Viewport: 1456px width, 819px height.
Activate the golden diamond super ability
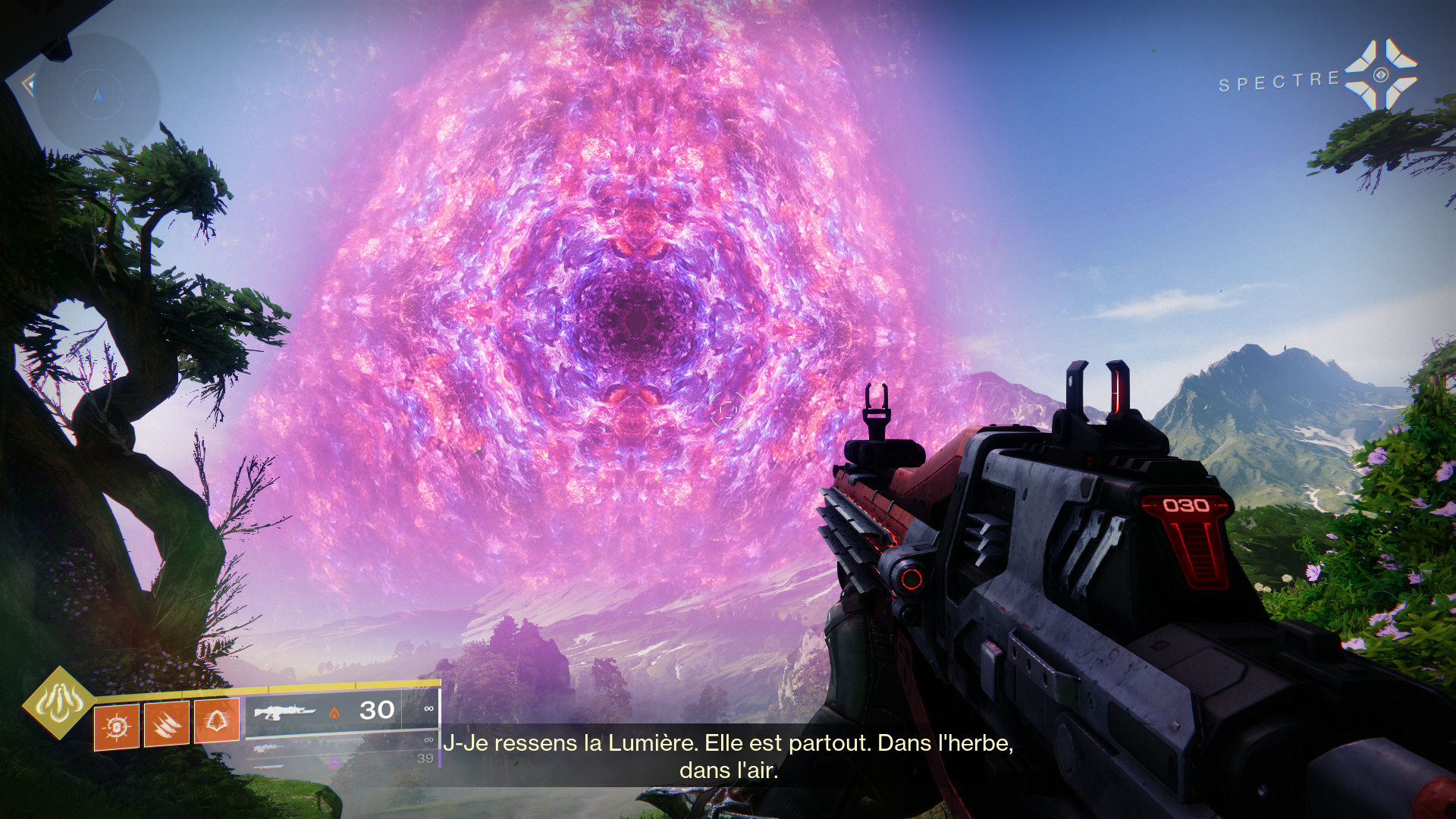(59, 703)
